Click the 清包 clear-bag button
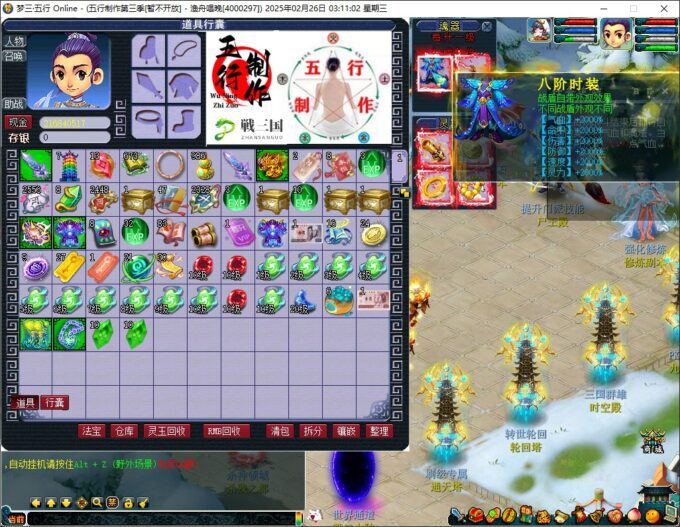Viewport: 680px width, 527px height. coord(280,431)
